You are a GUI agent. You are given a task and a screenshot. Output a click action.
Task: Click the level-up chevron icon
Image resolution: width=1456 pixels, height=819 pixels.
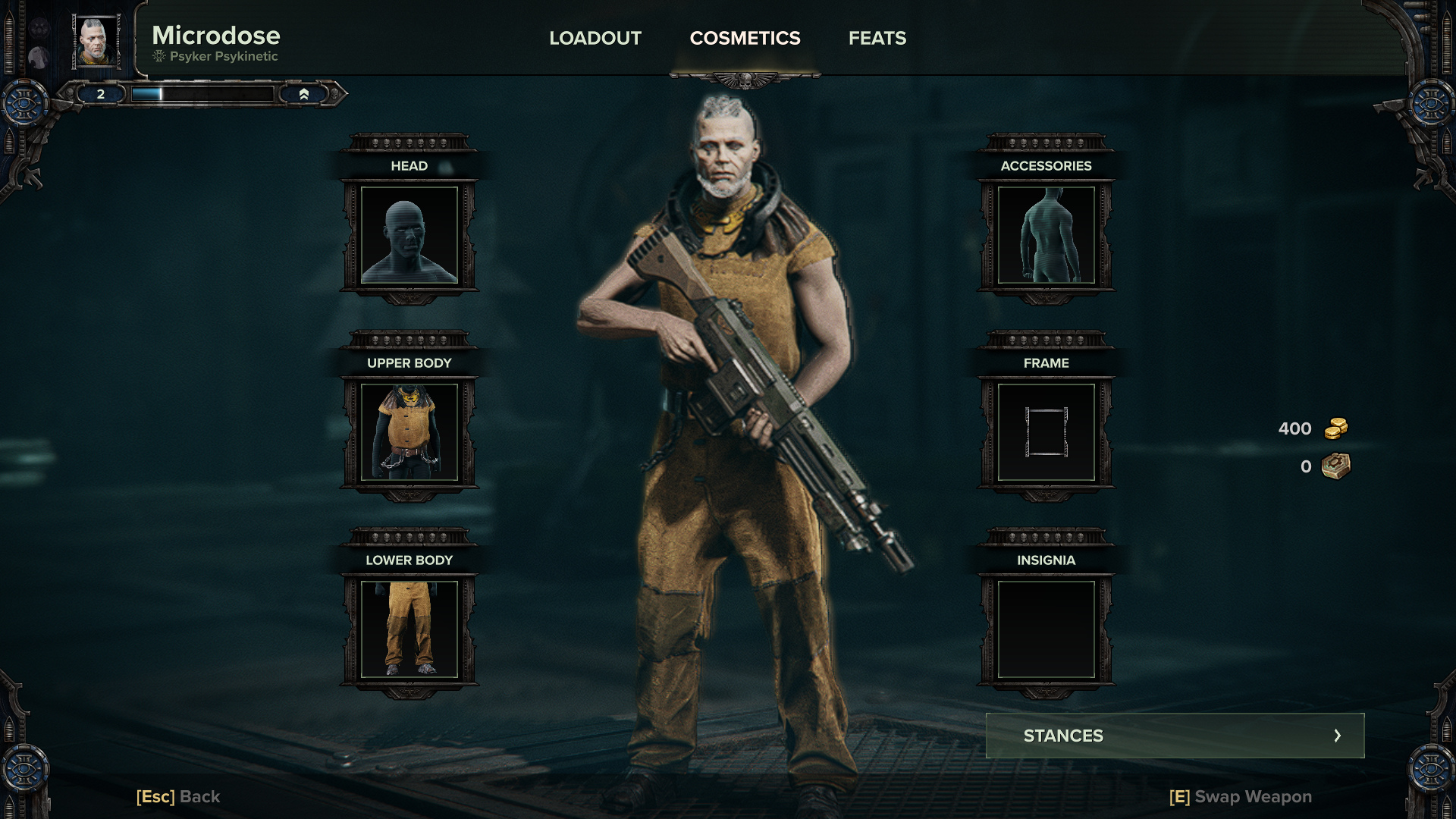[304, 94]
